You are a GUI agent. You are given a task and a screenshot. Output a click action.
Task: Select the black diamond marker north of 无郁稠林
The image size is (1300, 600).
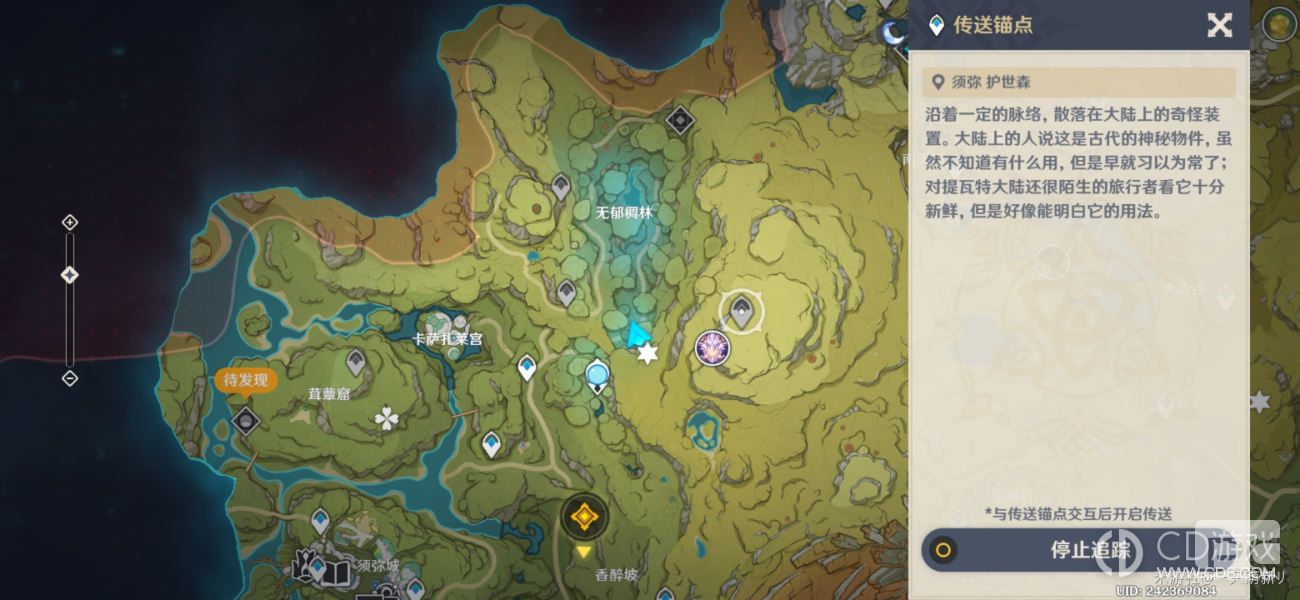(680, 121)
